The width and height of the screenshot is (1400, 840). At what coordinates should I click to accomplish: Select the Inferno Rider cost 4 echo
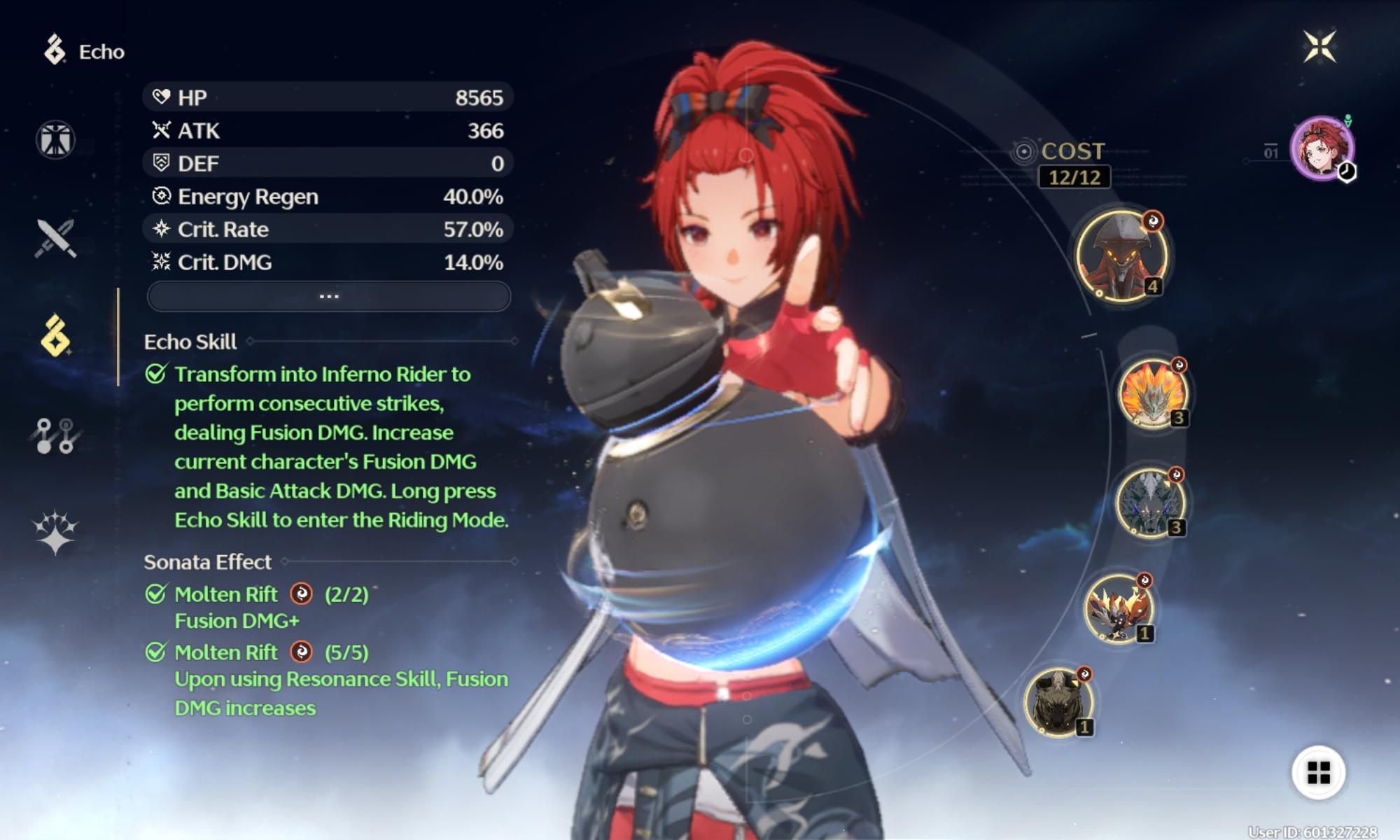(1121, 255)
